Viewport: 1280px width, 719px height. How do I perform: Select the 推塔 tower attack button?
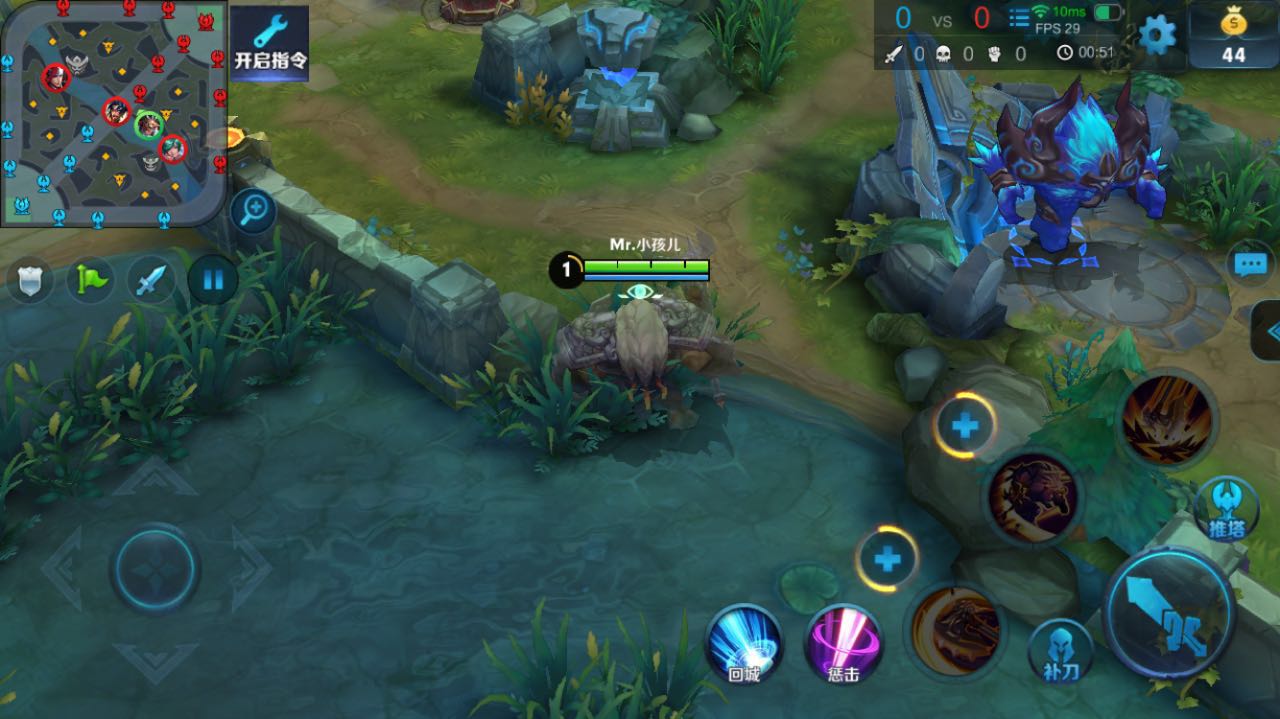1226,508
